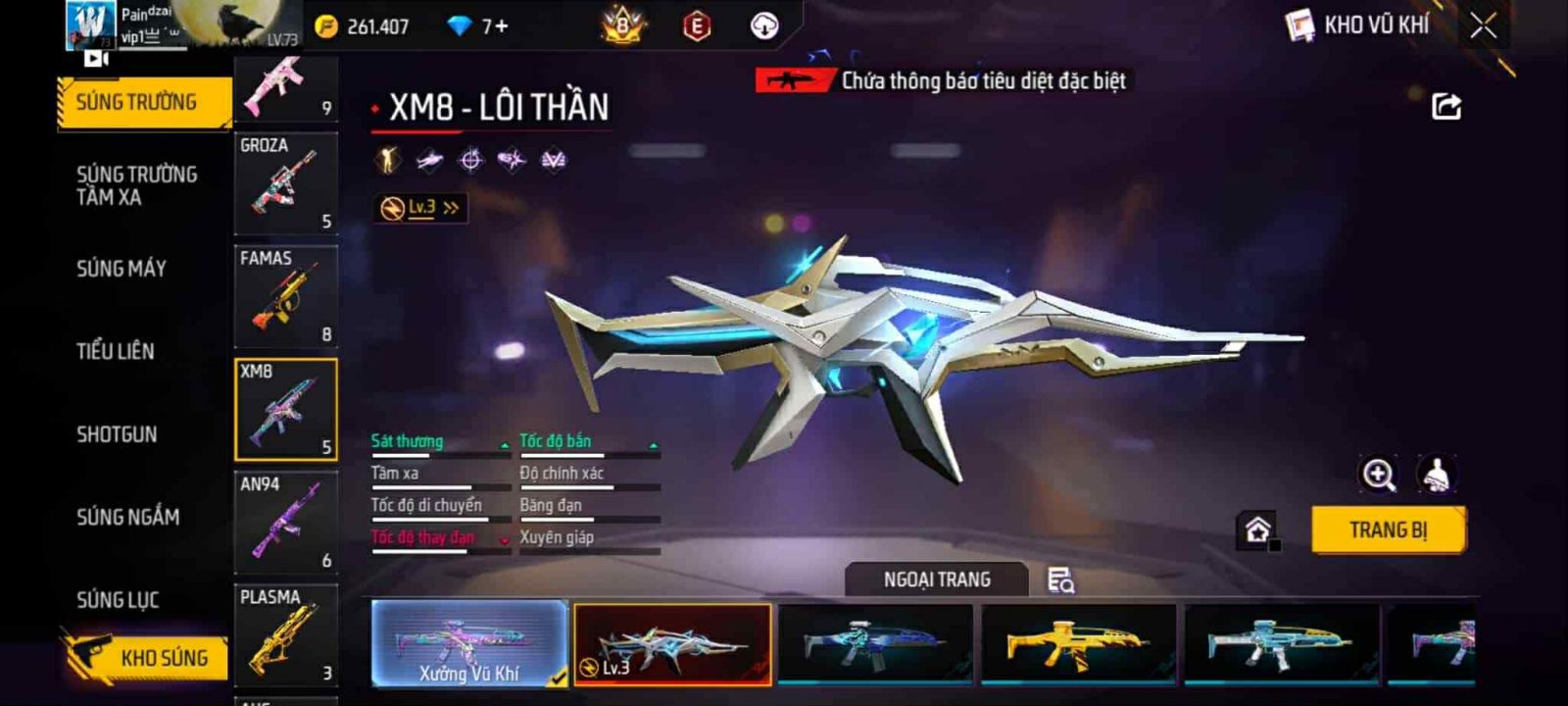
Task: Switch to the SÚNG TRƯỜNG category
Action: (x=137, y=102)
